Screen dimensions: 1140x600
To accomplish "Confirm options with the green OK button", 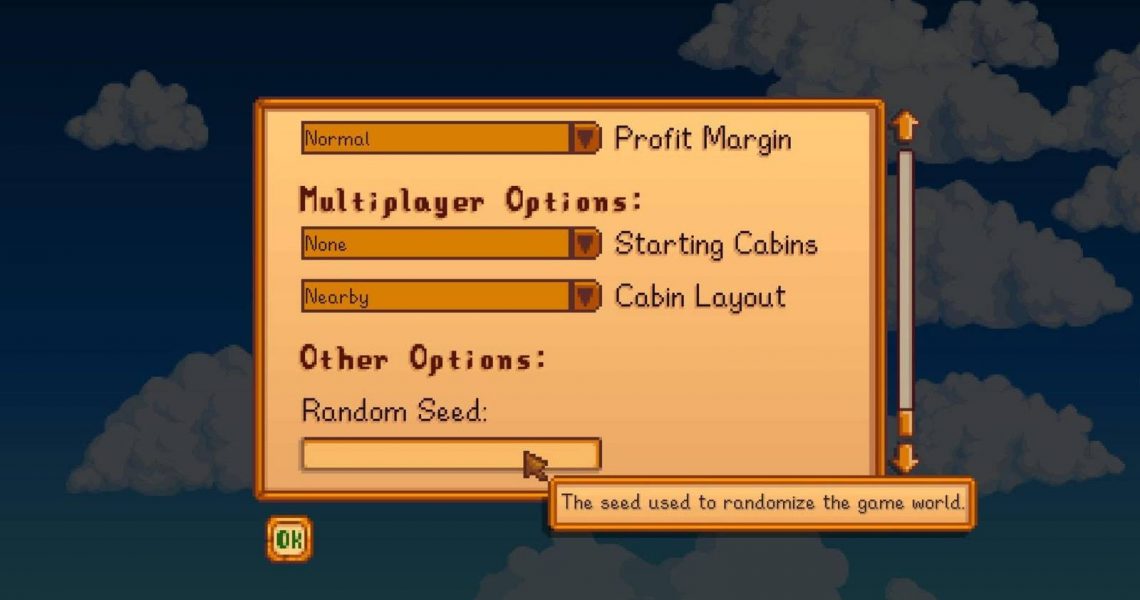I will point(289,540).
